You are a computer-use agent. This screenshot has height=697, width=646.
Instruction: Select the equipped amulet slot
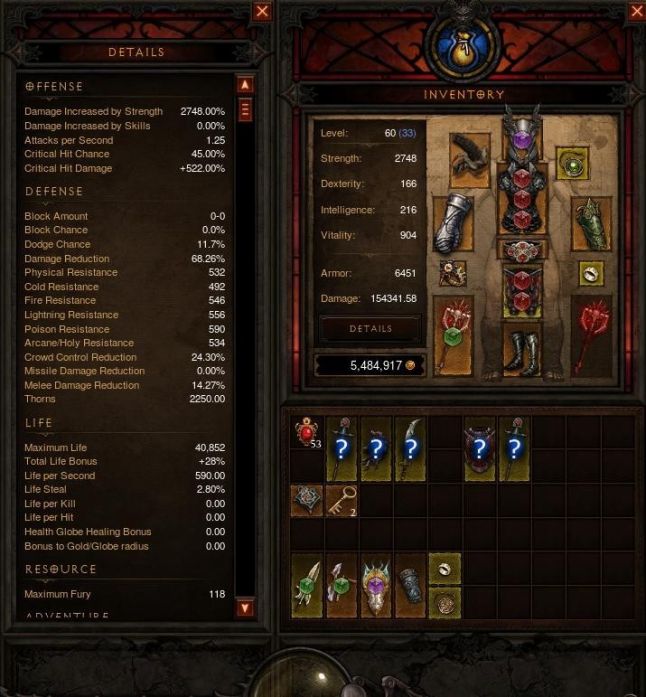click(573, 165)
